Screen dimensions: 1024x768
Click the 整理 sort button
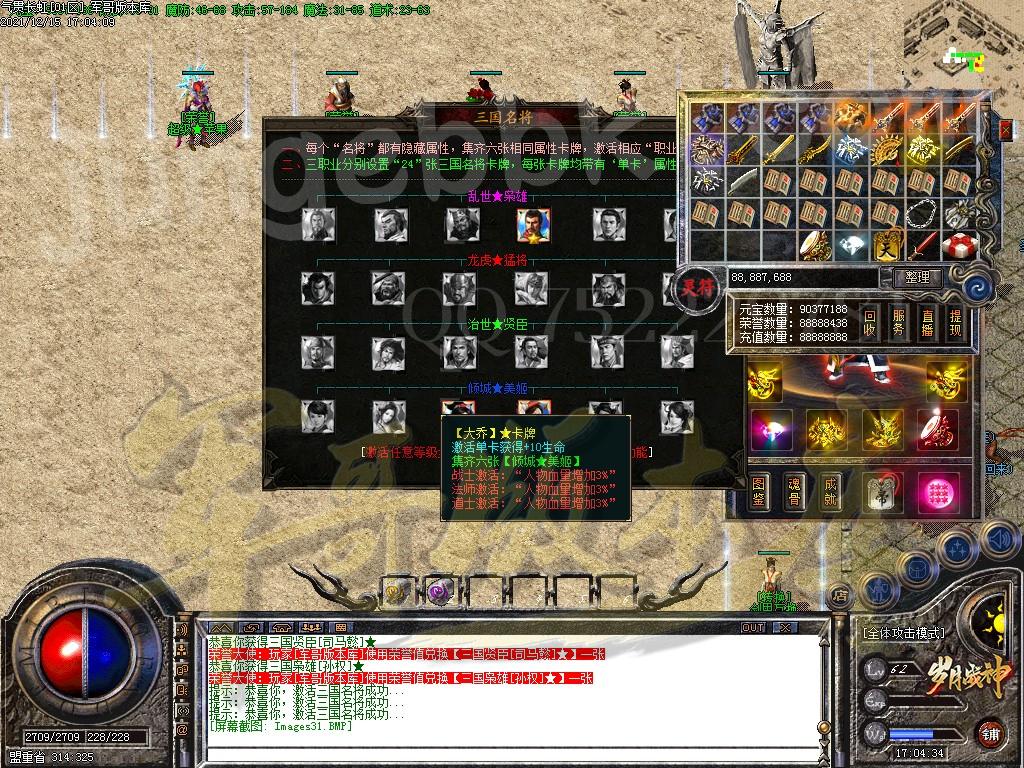point(916,277)
